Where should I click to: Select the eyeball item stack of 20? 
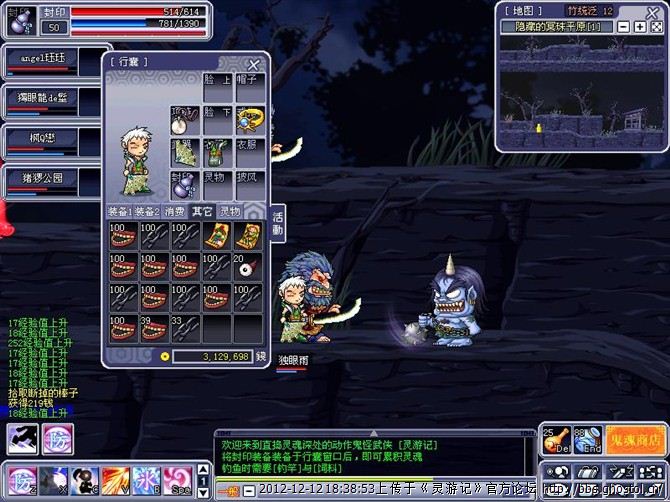click(x=247, y=267)
